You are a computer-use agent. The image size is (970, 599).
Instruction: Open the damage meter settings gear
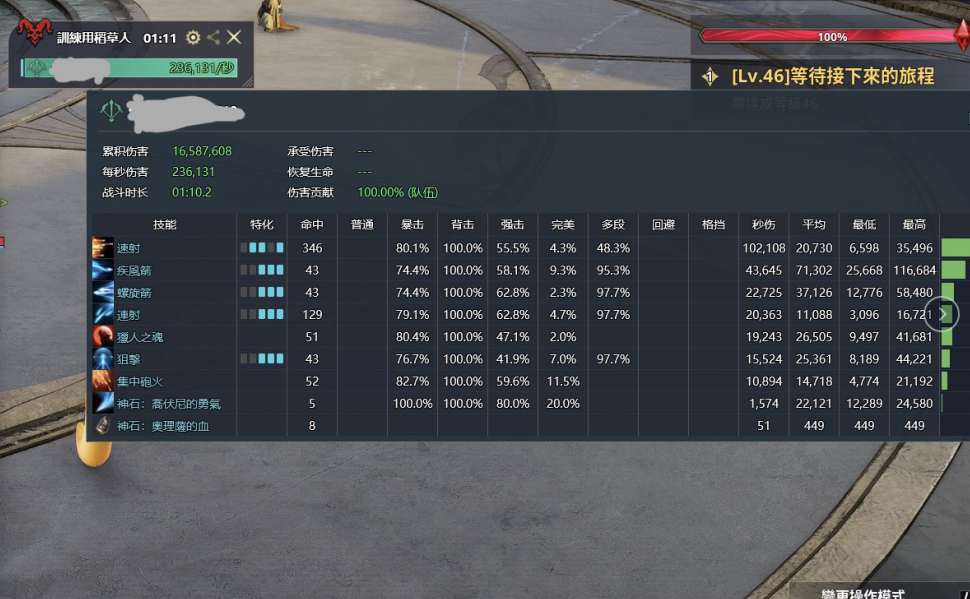[193, 38]
